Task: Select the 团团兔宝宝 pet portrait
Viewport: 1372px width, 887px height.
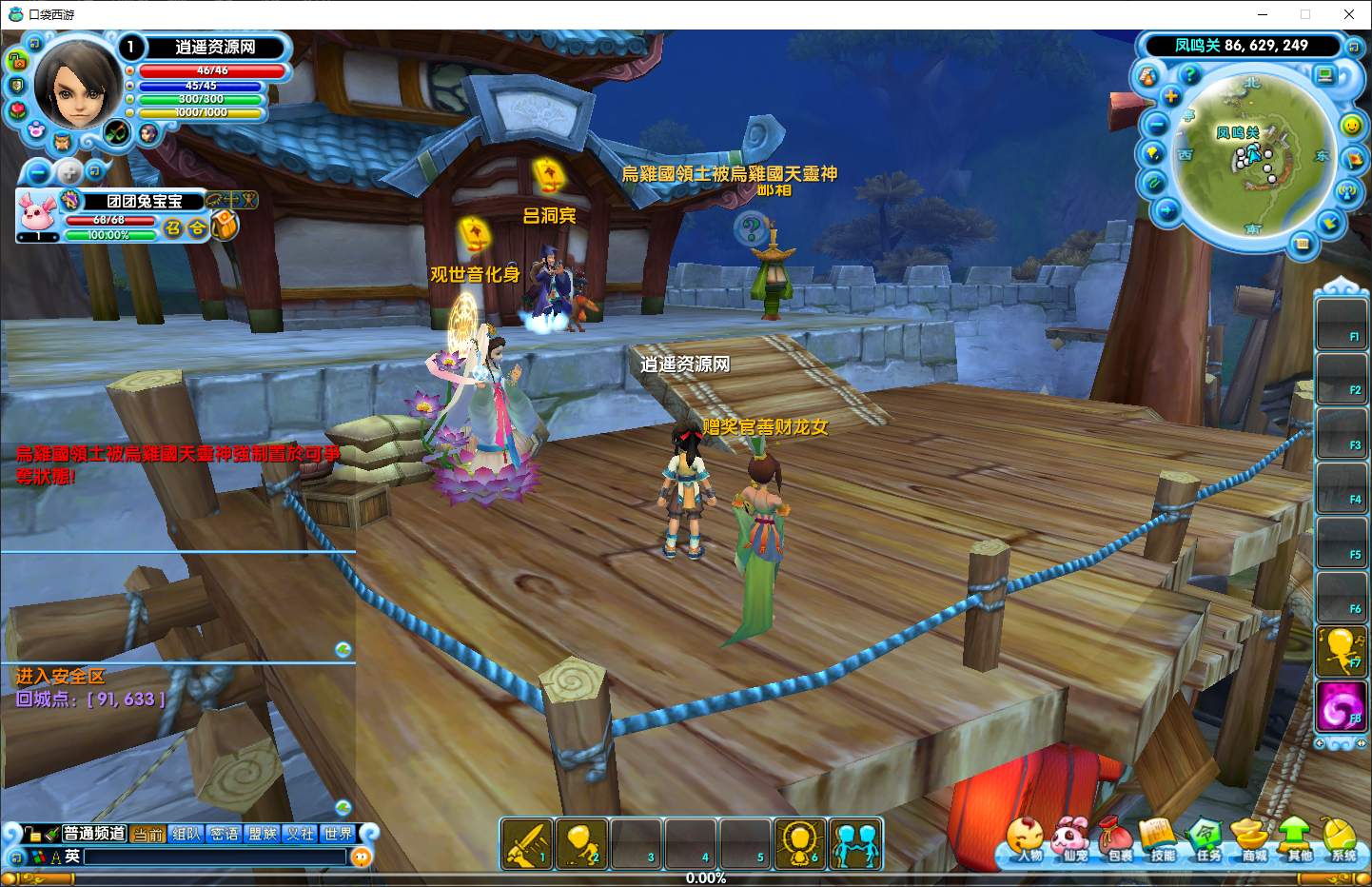Action: (37, 212)
